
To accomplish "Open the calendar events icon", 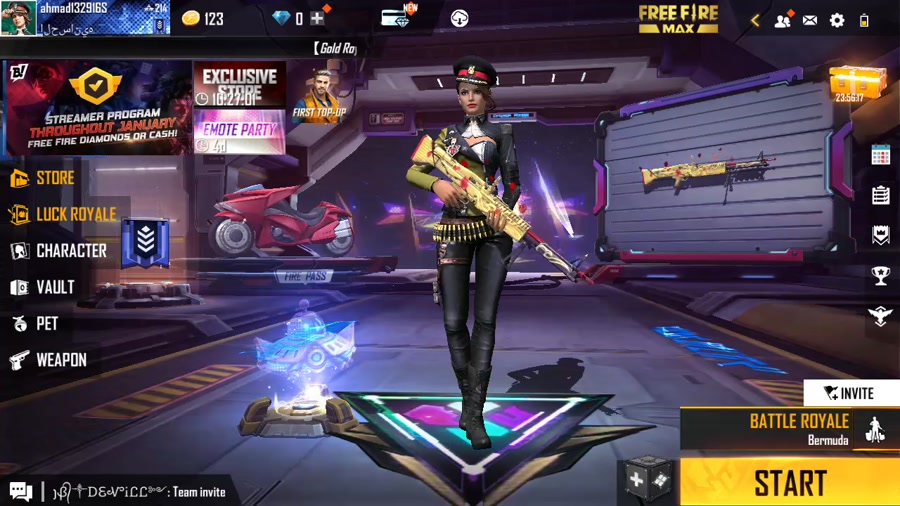I will click(880, 154).
